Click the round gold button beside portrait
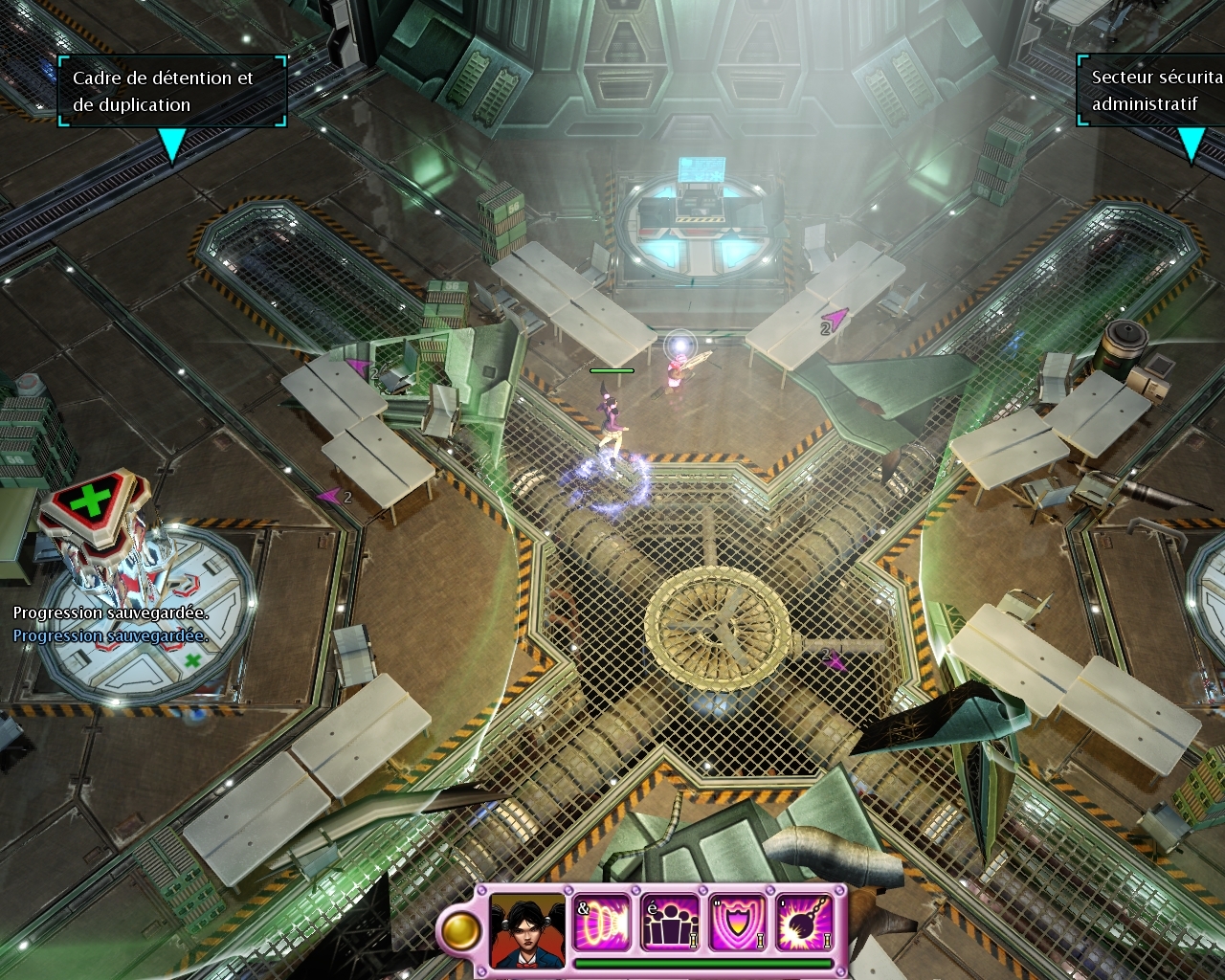The image size is (1225, 980). [x=462, y=929]
